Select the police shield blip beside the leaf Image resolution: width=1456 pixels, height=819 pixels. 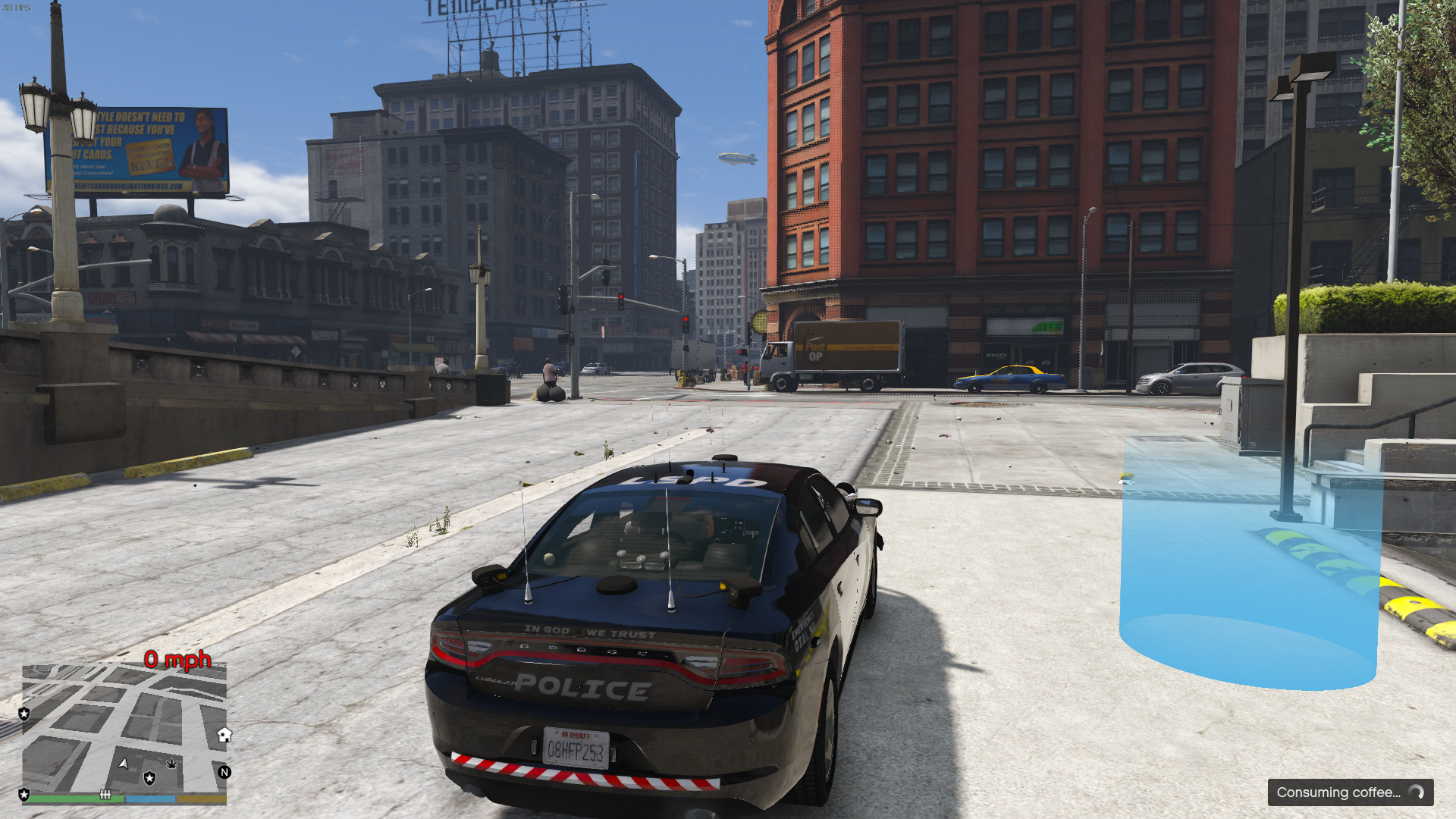150,778
